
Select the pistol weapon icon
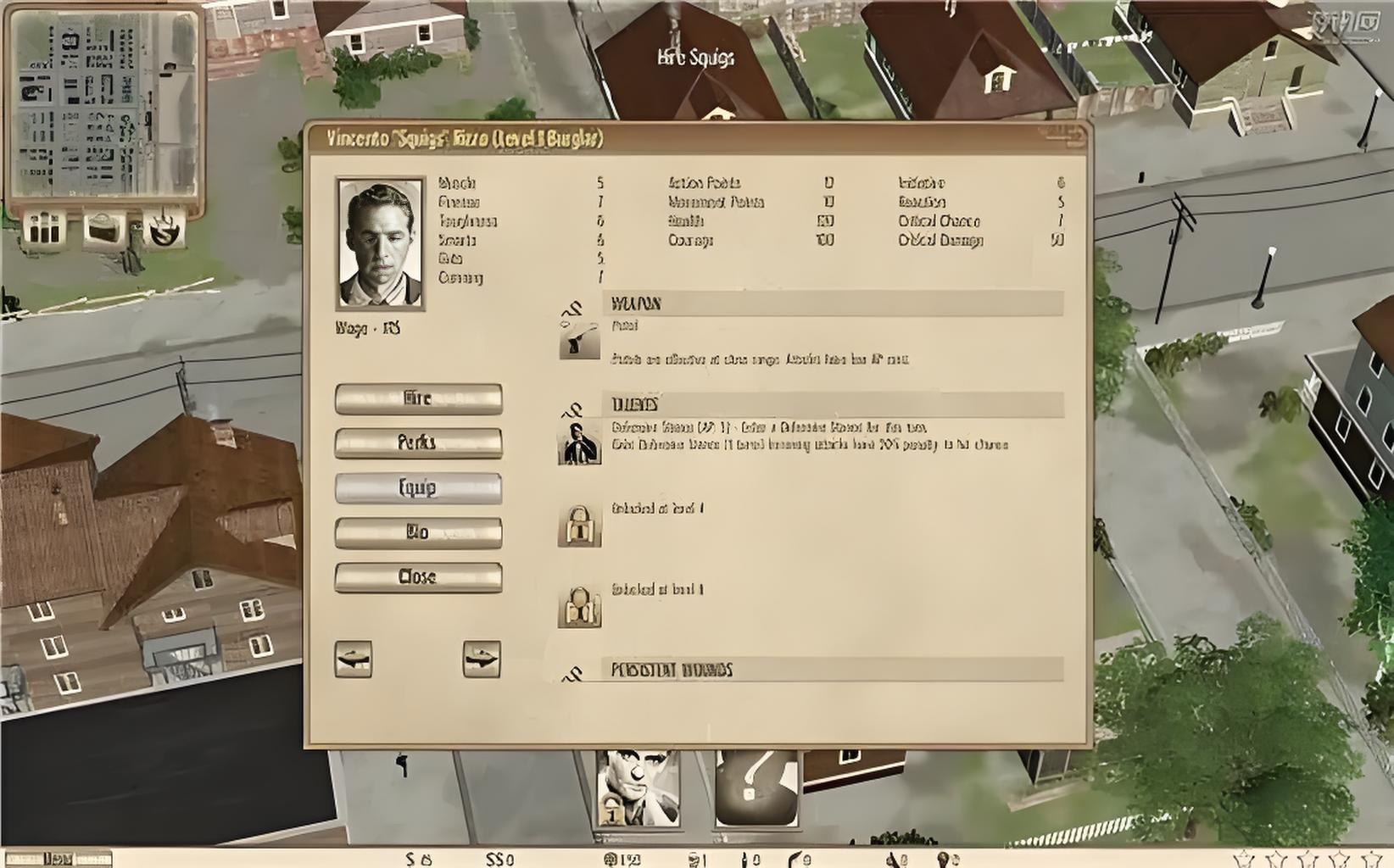pyautogui.click(x=579, y=339)
